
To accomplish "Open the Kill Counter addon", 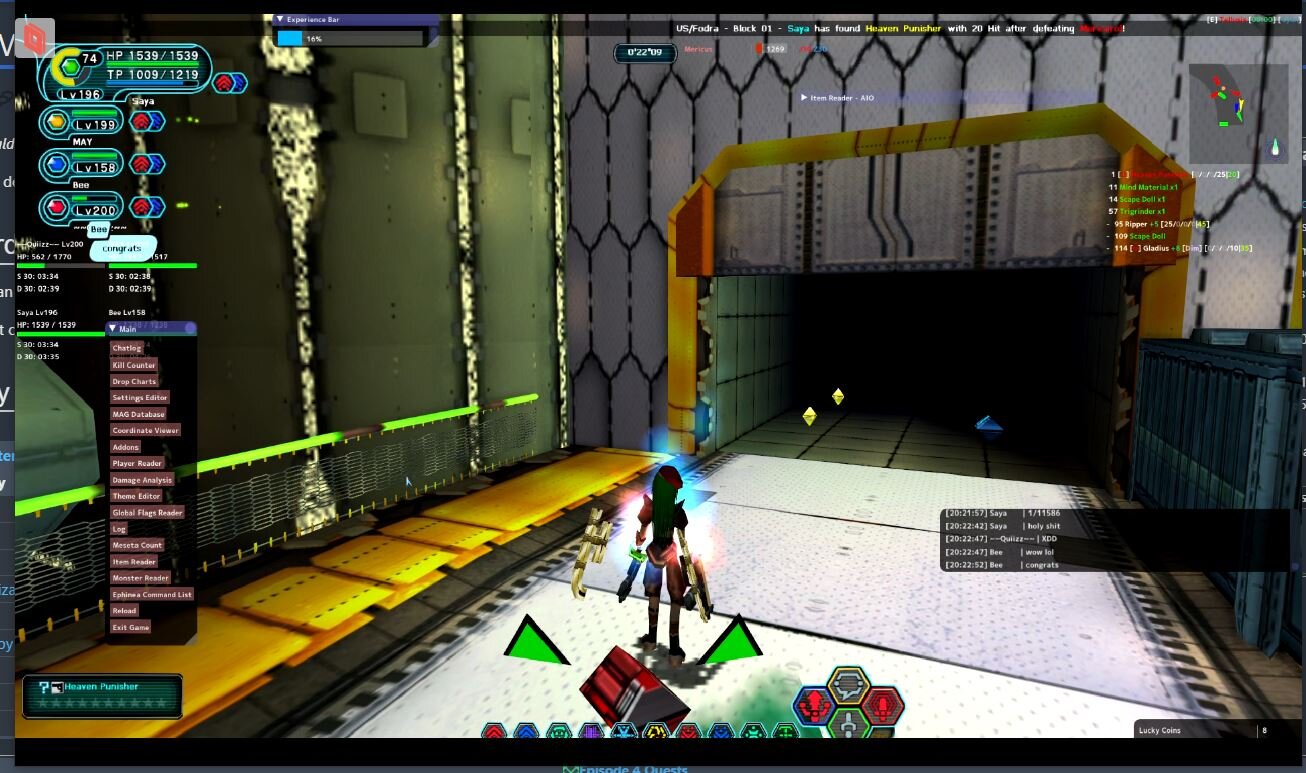I will [134, 365].
